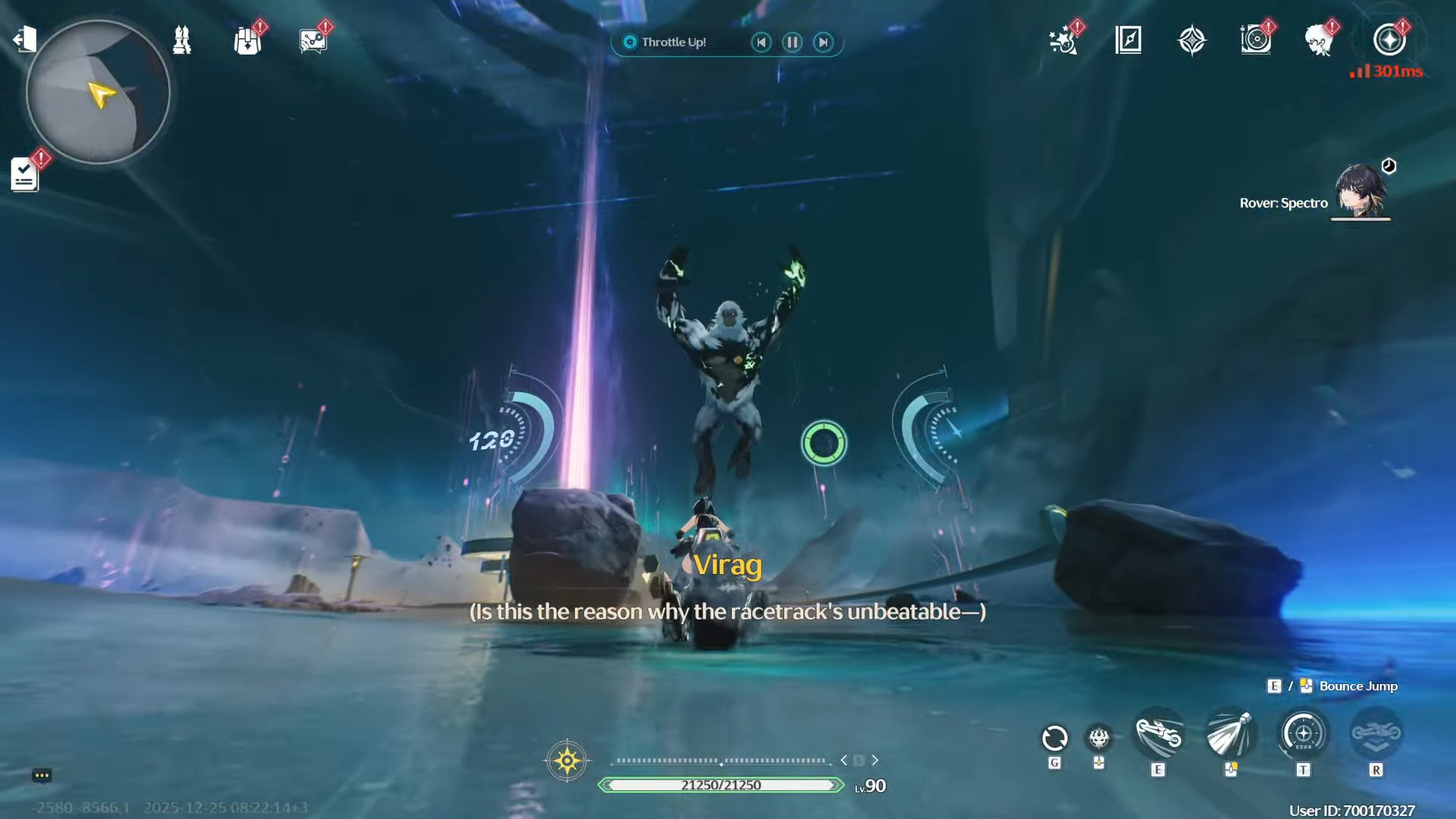The height and width of the screenshot is (819, 1456).
Task: Open the turntable record icon
Action: coord(1256,40)
